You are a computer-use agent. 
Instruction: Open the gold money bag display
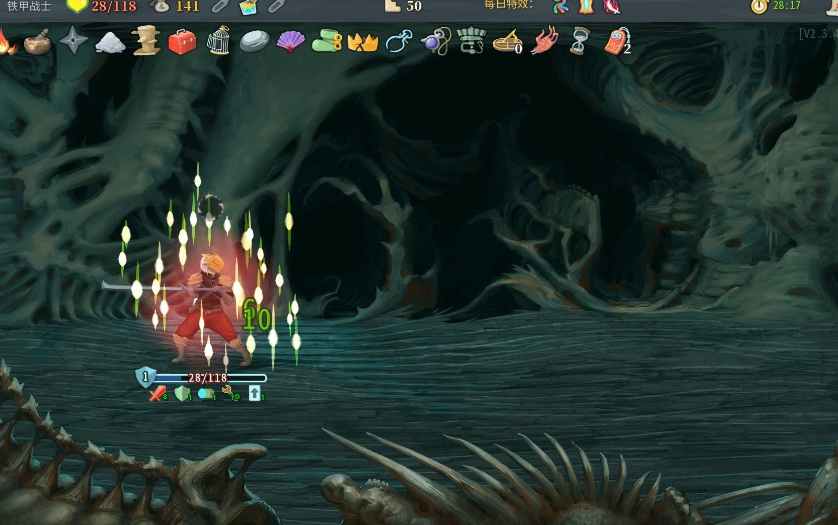[x=160, y=6]
